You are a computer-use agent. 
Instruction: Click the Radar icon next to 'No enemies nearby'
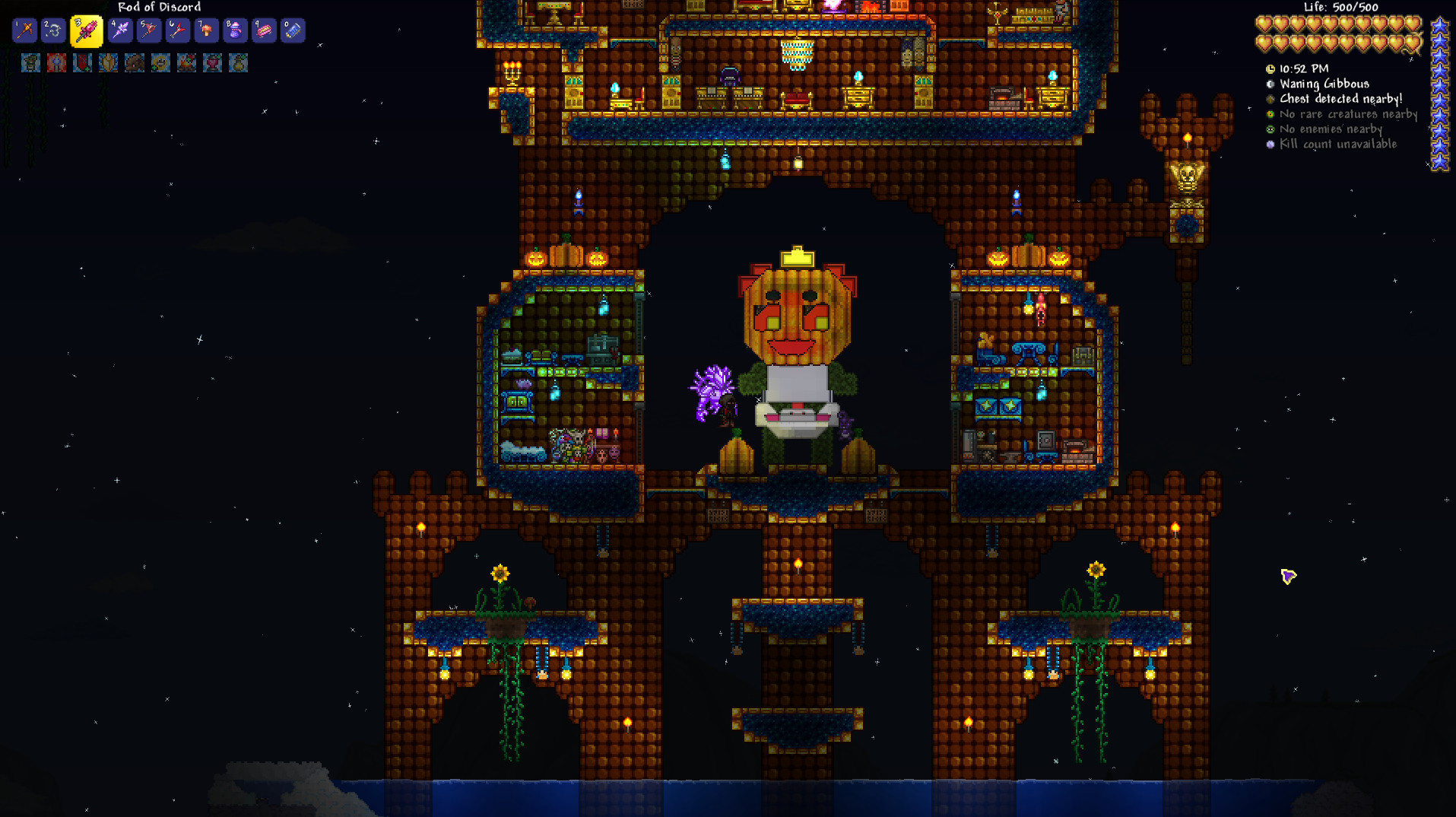(1270, 129)
